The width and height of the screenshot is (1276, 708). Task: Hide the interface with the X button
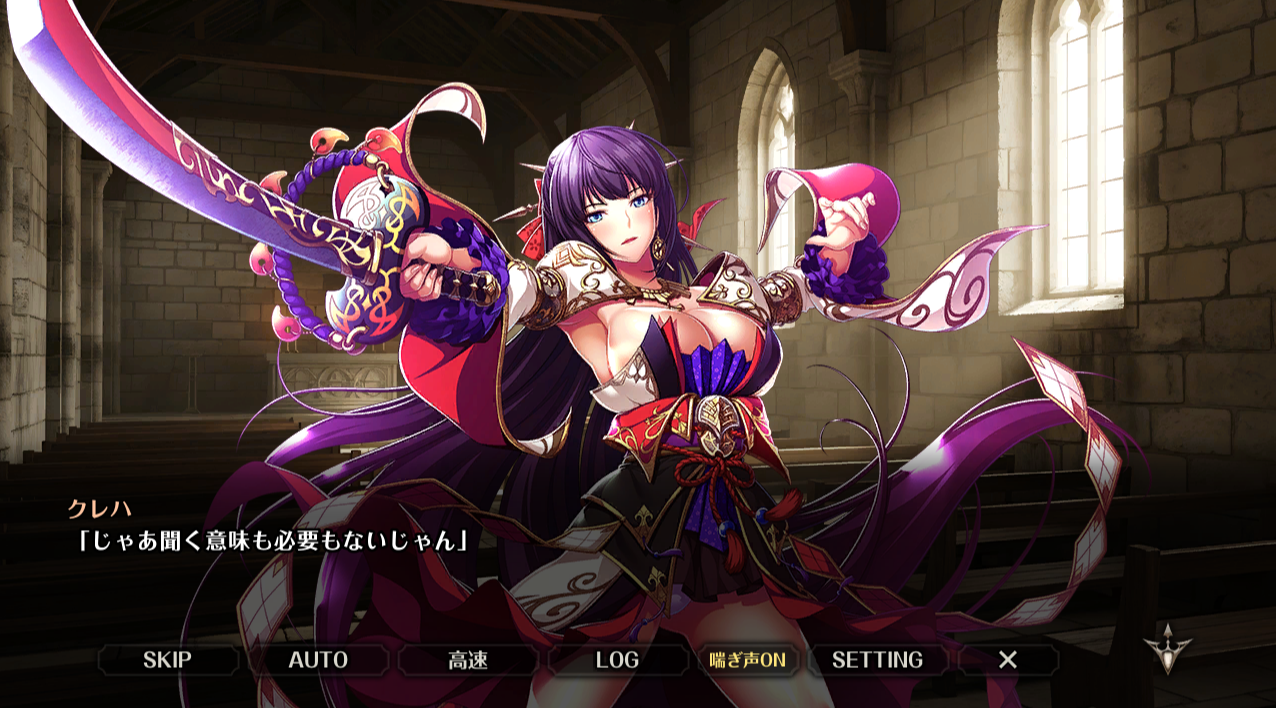coord(1008,660)
